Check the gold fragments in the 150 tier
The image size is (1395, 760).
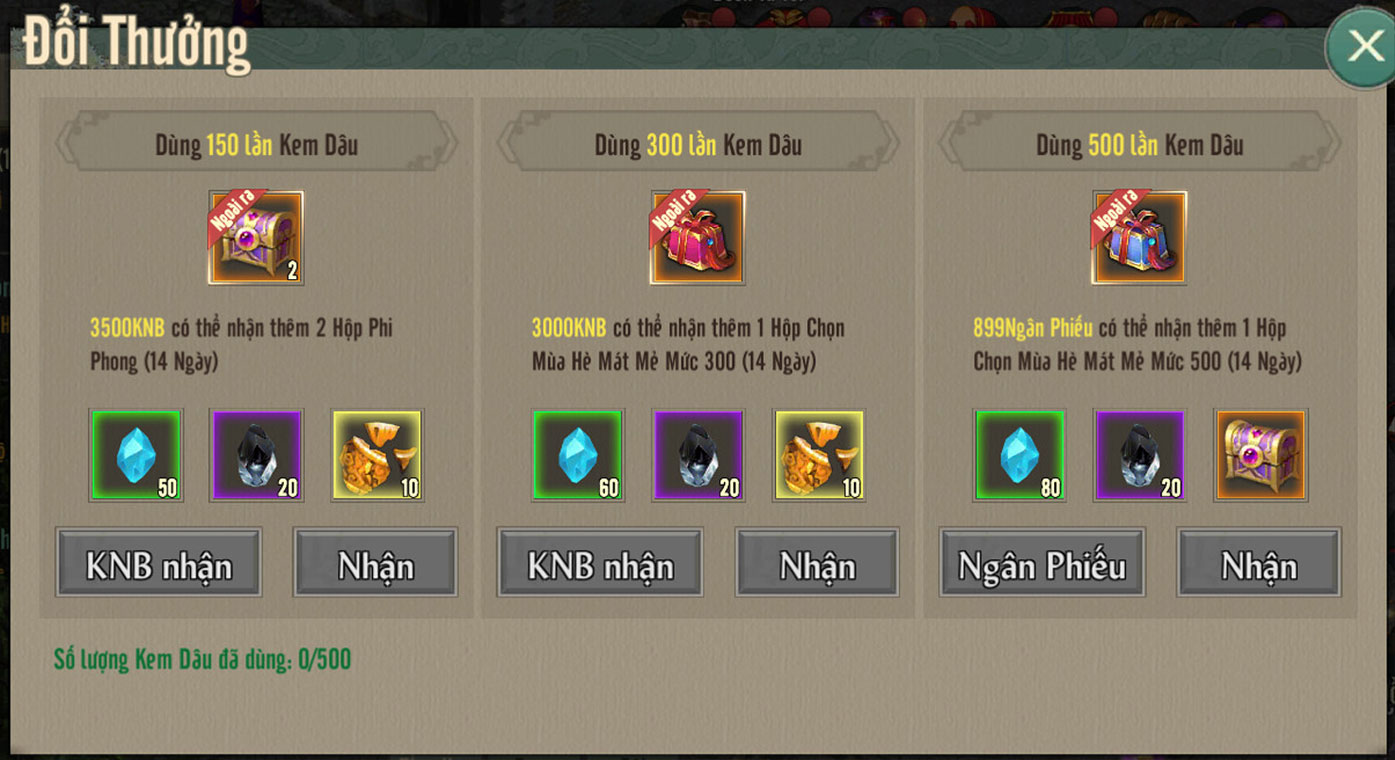(377, 455)
